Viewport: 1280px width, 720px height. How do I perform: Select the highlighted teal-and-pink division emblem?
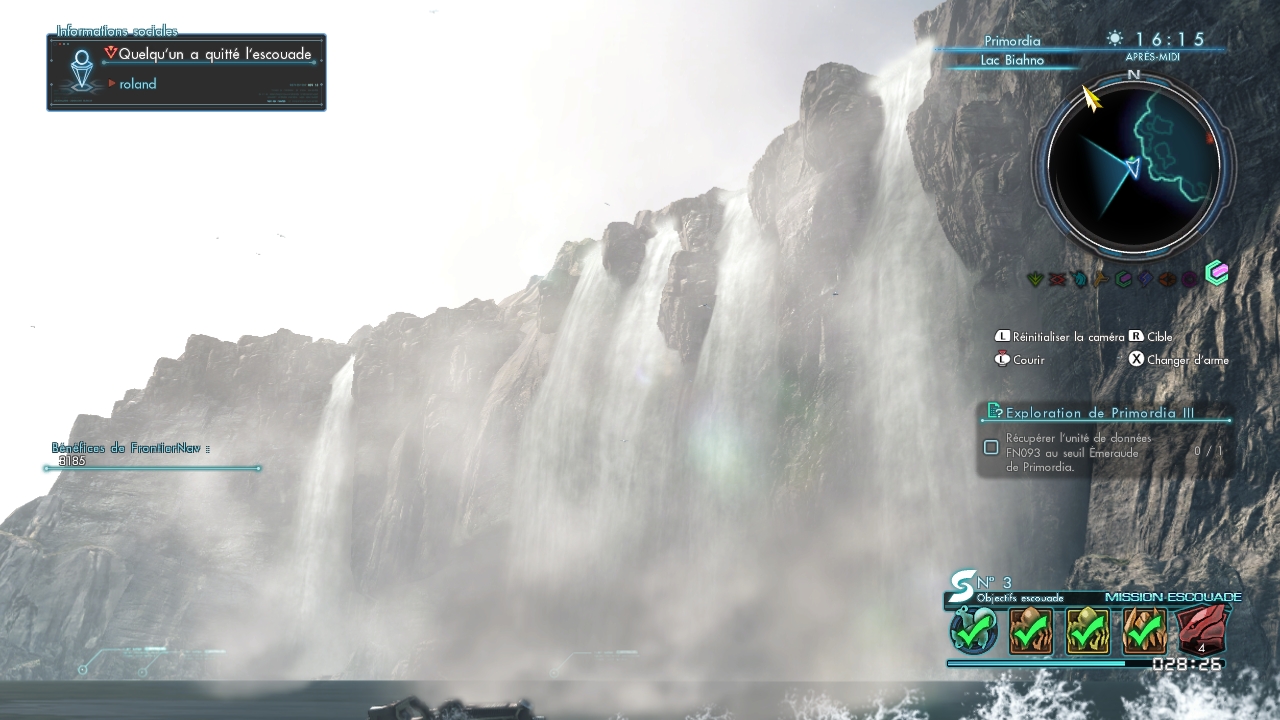pyautogui.click(x=1216, y=273)
